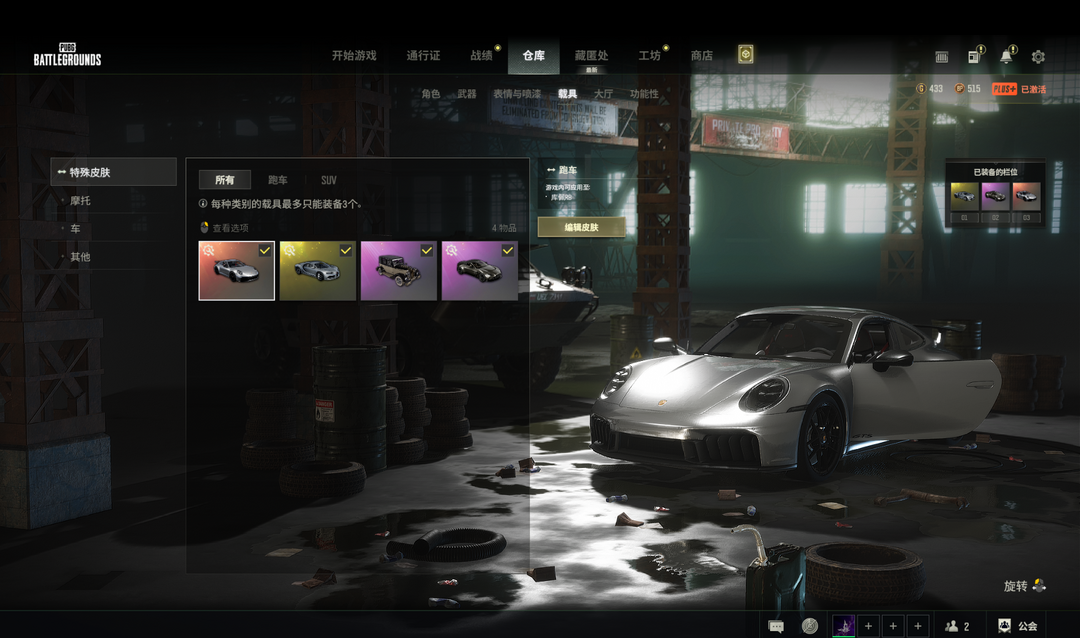The image size is (1080, 638).
Task: Select the 其他 sidebar category
Action: coord(80,257)
